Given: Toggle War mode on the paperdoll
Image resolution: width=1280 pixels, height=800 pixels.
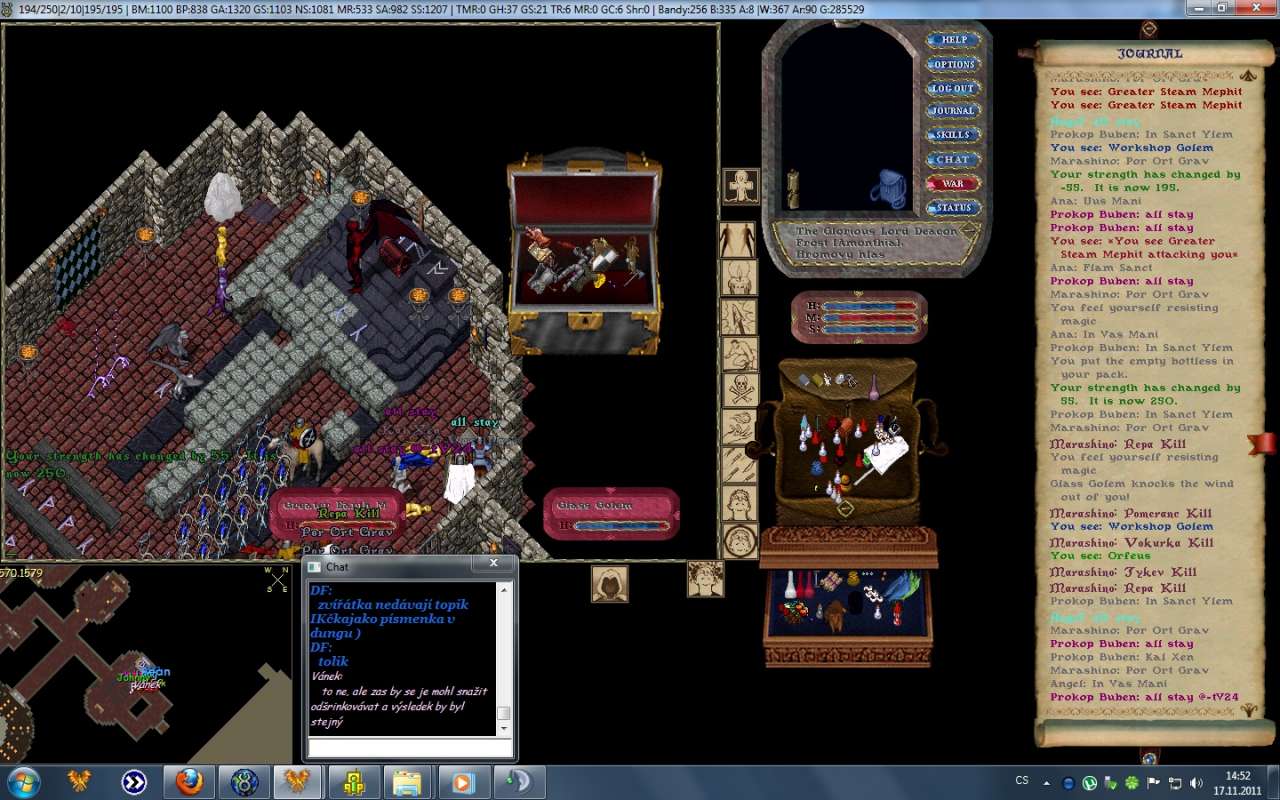Looking at the screenshot, I should [953, 184].
